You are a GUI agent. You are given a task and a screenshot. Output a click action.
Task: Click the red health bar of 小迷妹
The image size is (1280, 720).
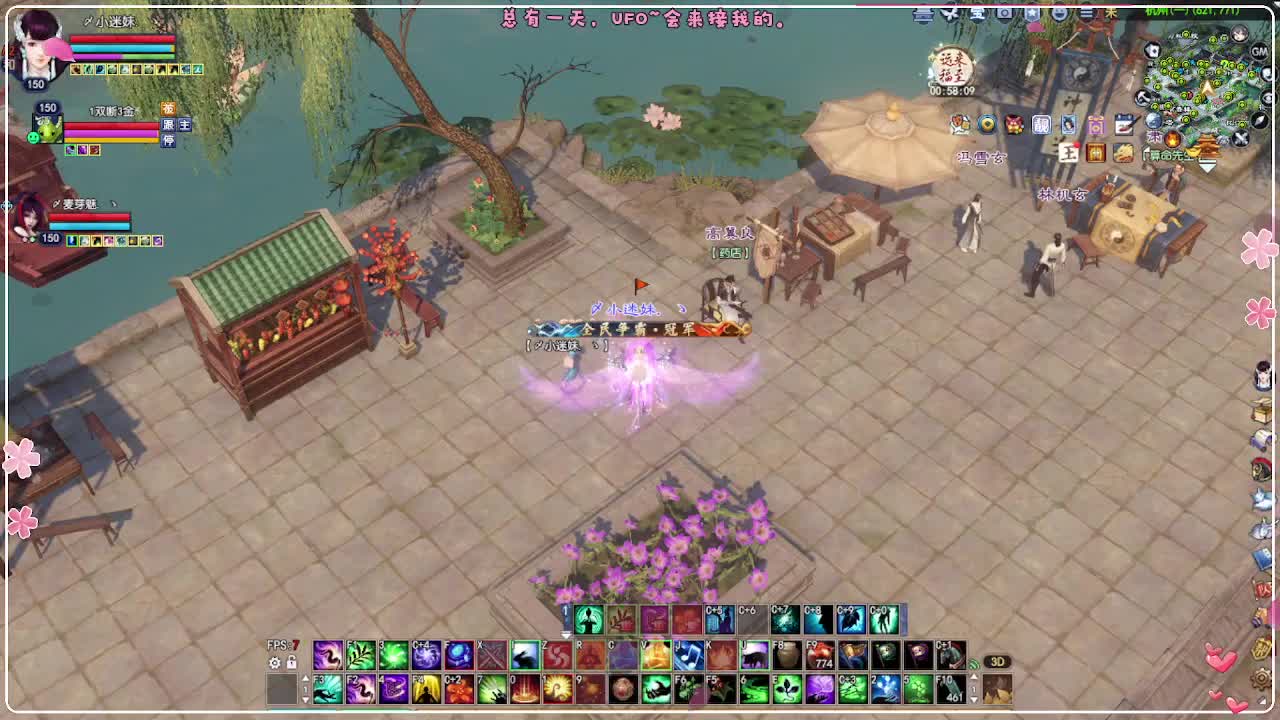(121, 38)
